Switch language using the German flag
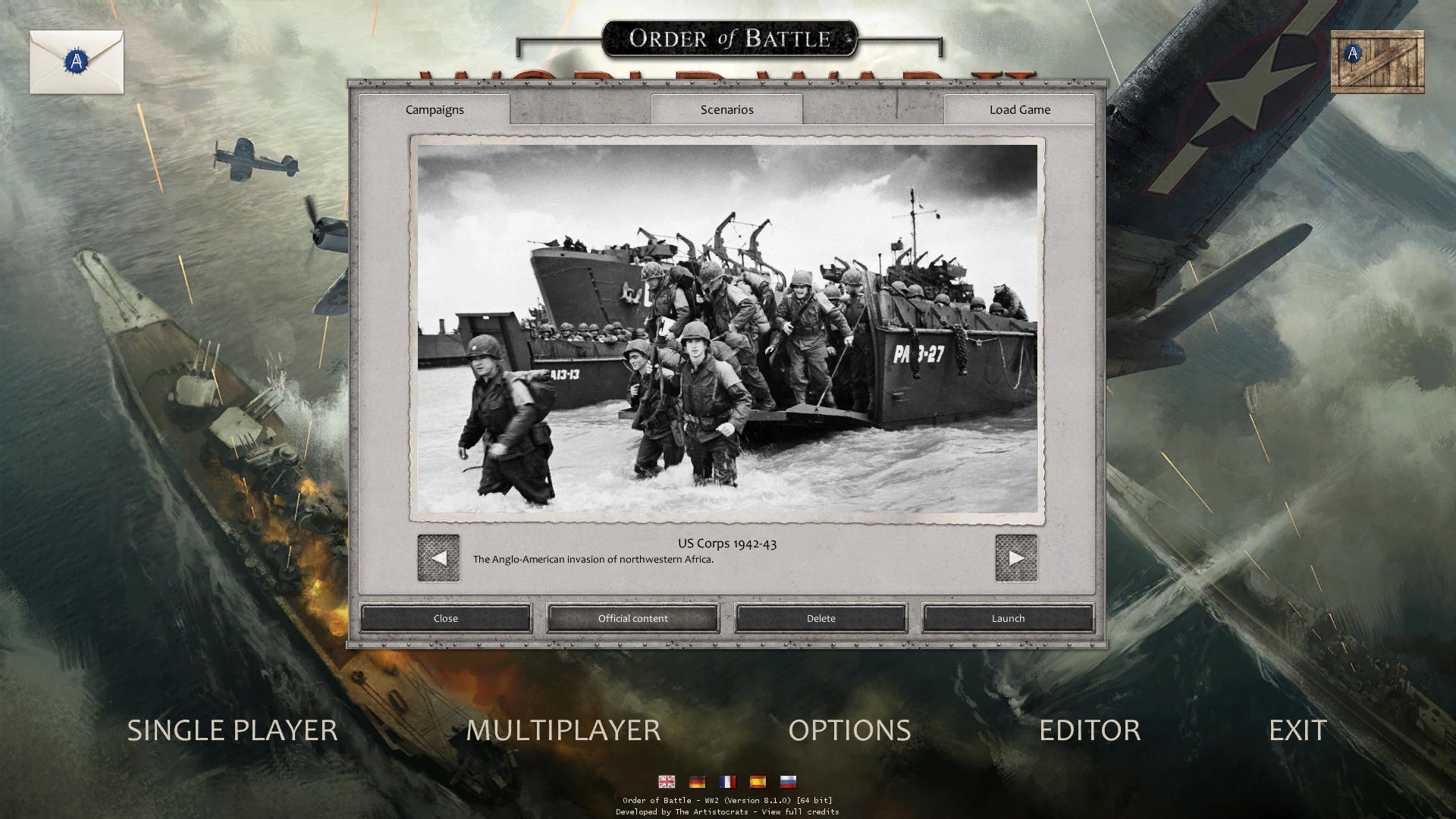Screen dimensions: 1456x819 [697, 782]
